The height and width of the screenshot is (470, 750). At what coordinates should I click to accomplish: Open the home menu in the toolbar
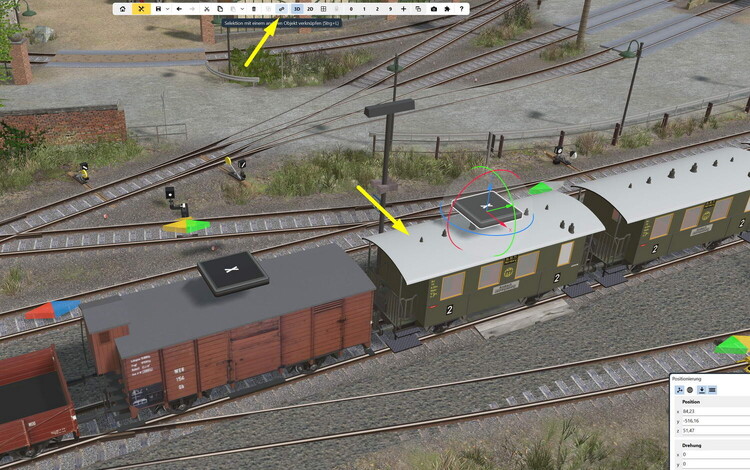(x=123, y=9)
